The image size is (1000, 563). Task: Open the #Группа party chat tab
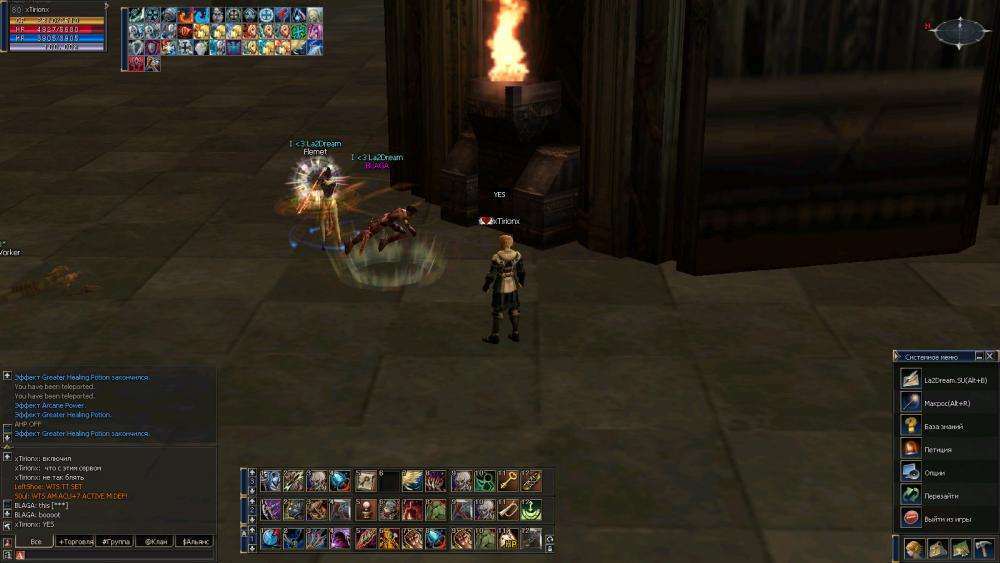114,541
